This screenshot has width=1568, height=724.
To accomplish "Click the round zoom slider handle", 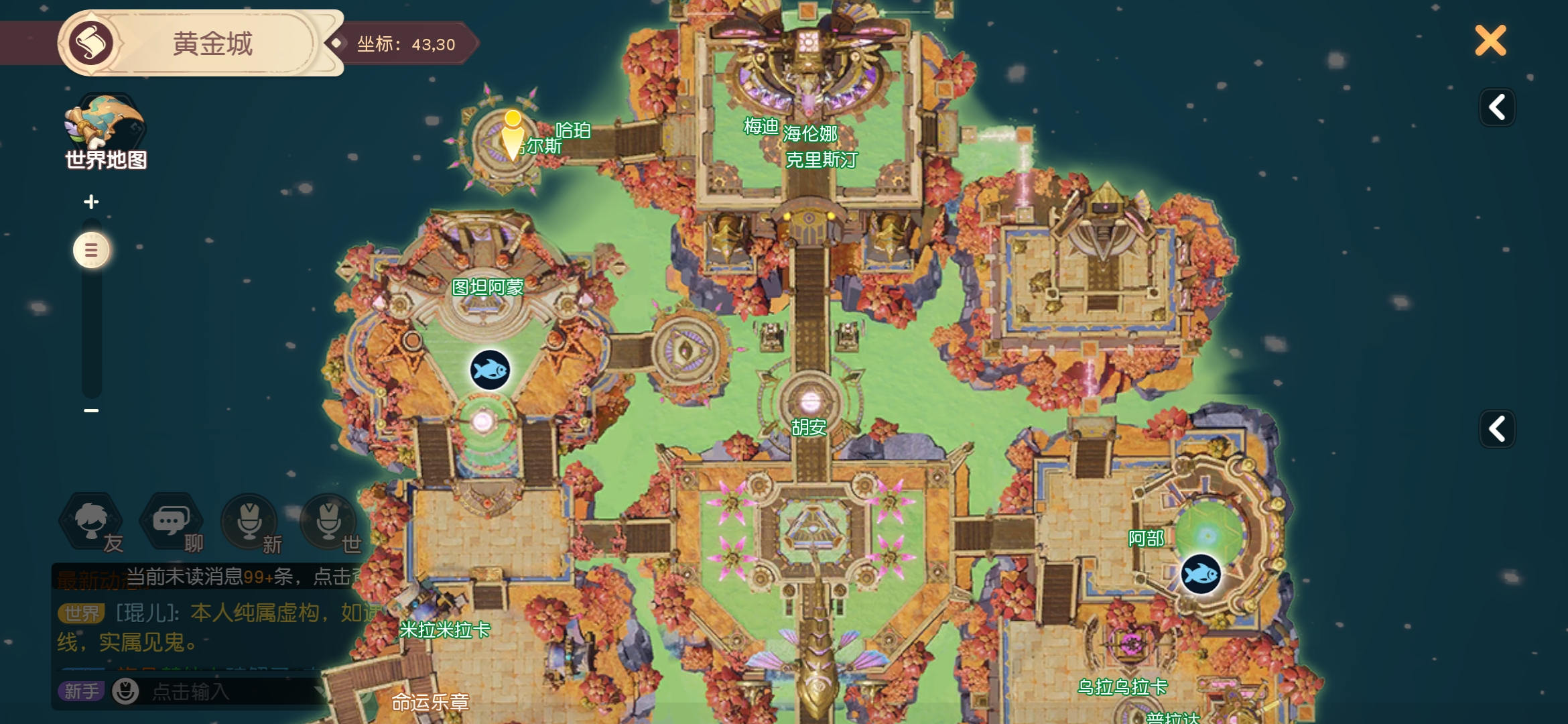I will [91, 250].
